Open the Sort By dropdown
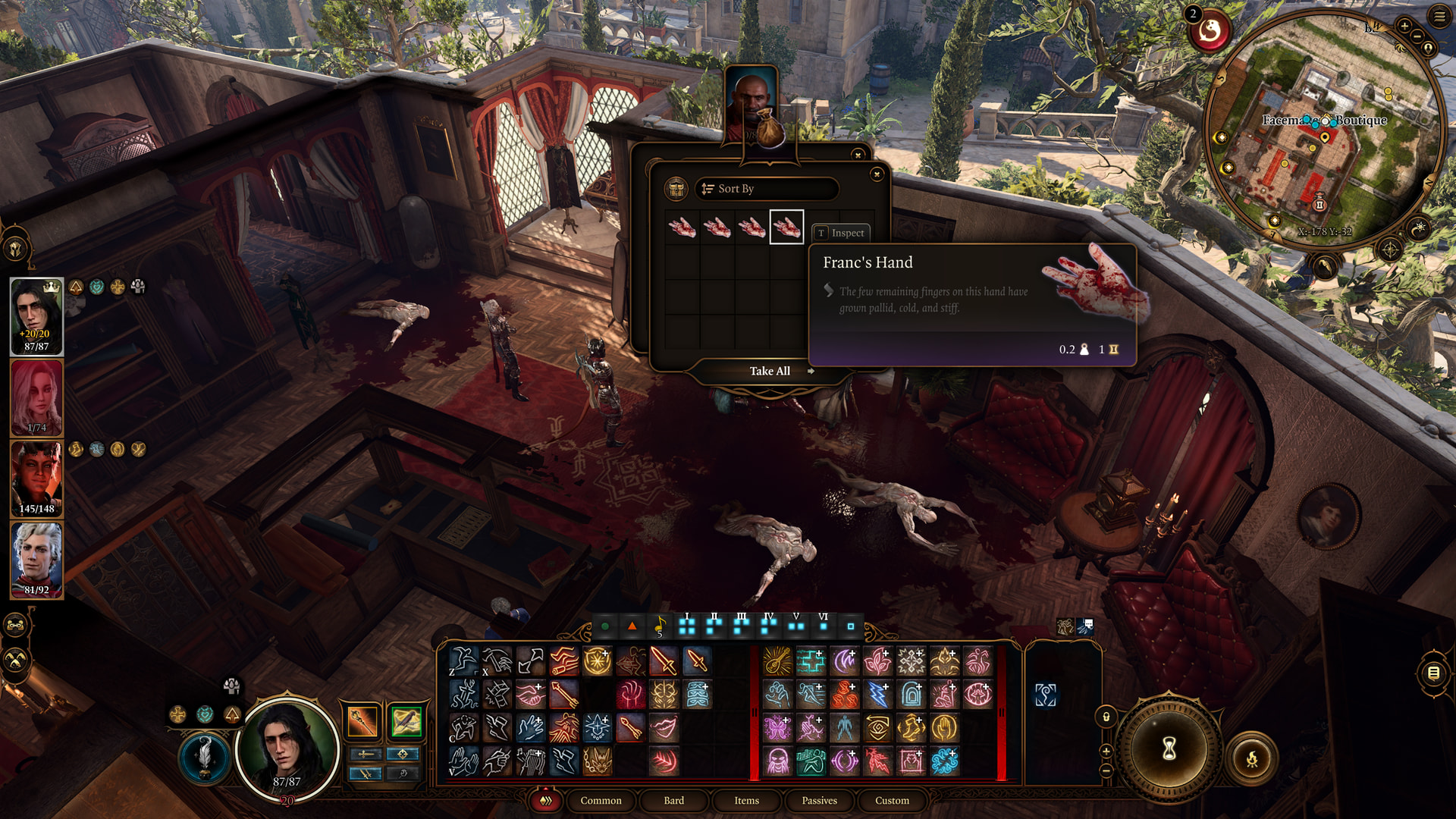The image size is (1456, 819). (x=766, y=189)
